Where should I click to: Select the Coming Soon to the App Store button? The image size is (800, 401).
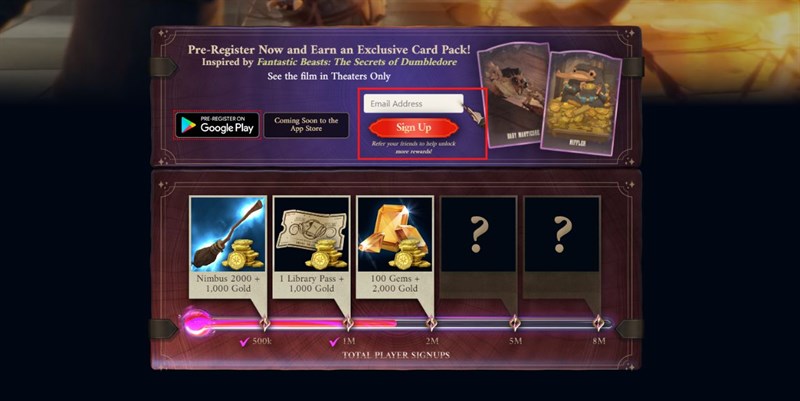point(306,125)
